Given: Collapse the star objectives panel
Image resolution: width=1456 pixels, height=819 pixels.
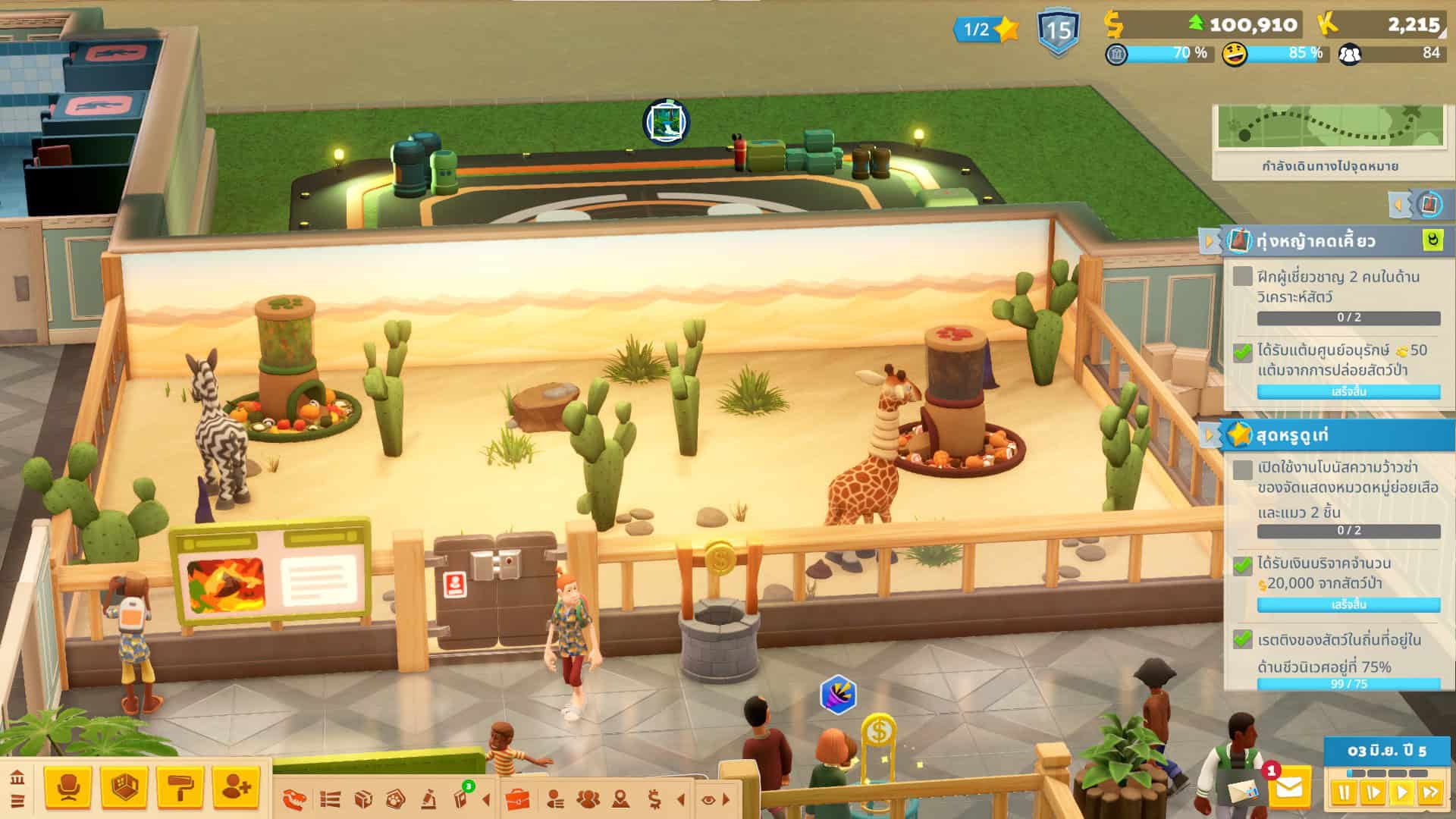Looking at the screenshot, I should coord(1209,435).
